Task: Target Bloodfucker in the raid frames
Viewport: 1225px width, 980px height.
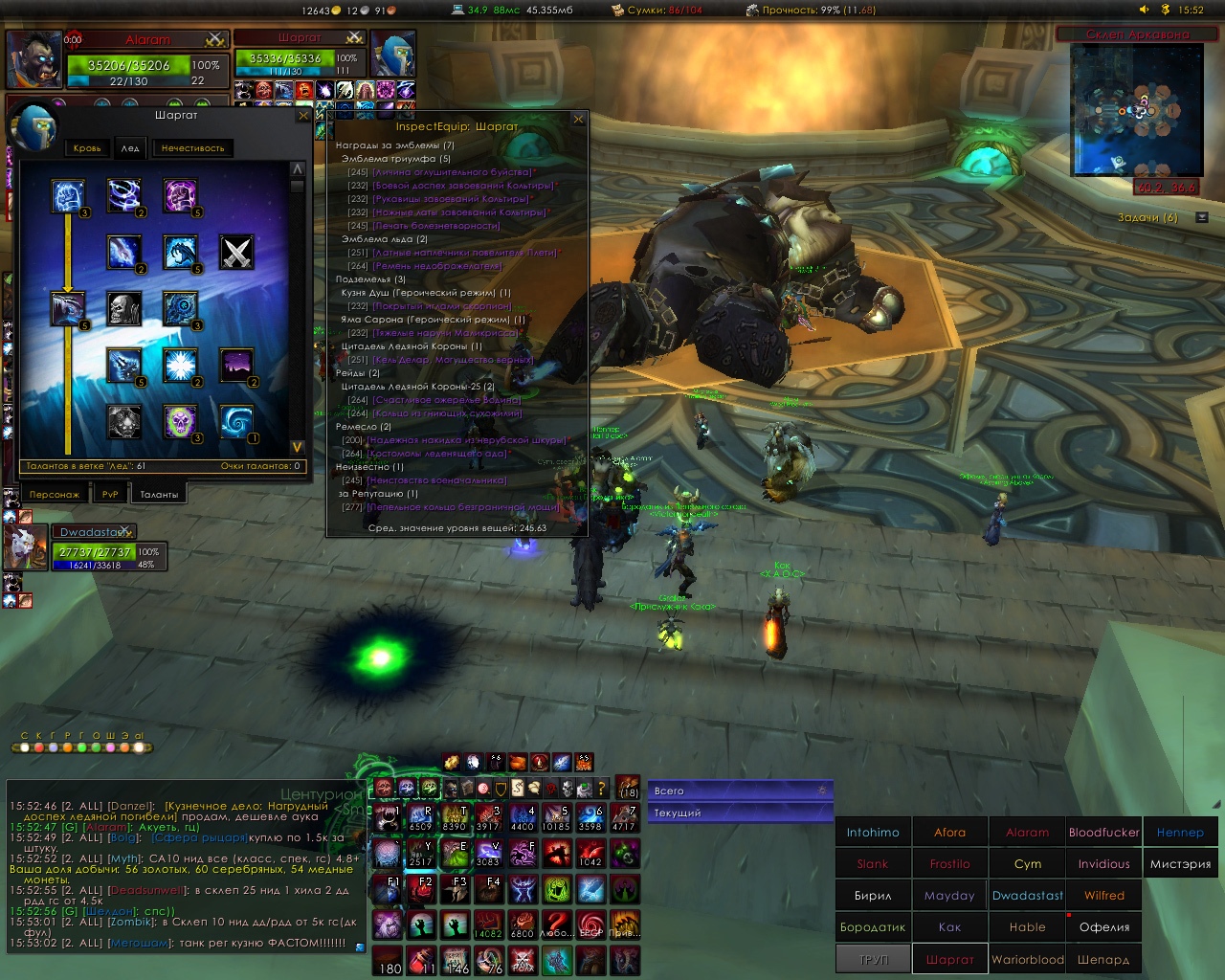Action: [1103, 833]
